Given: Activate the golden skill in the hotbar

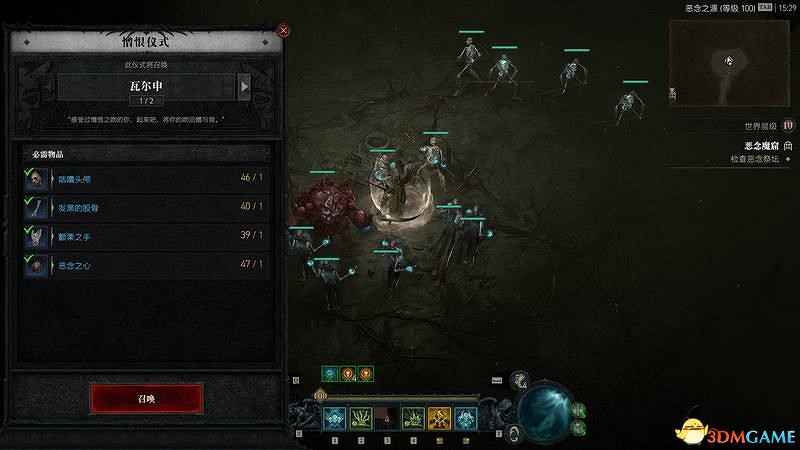Looking at the screenshot, I should [439, 418].
